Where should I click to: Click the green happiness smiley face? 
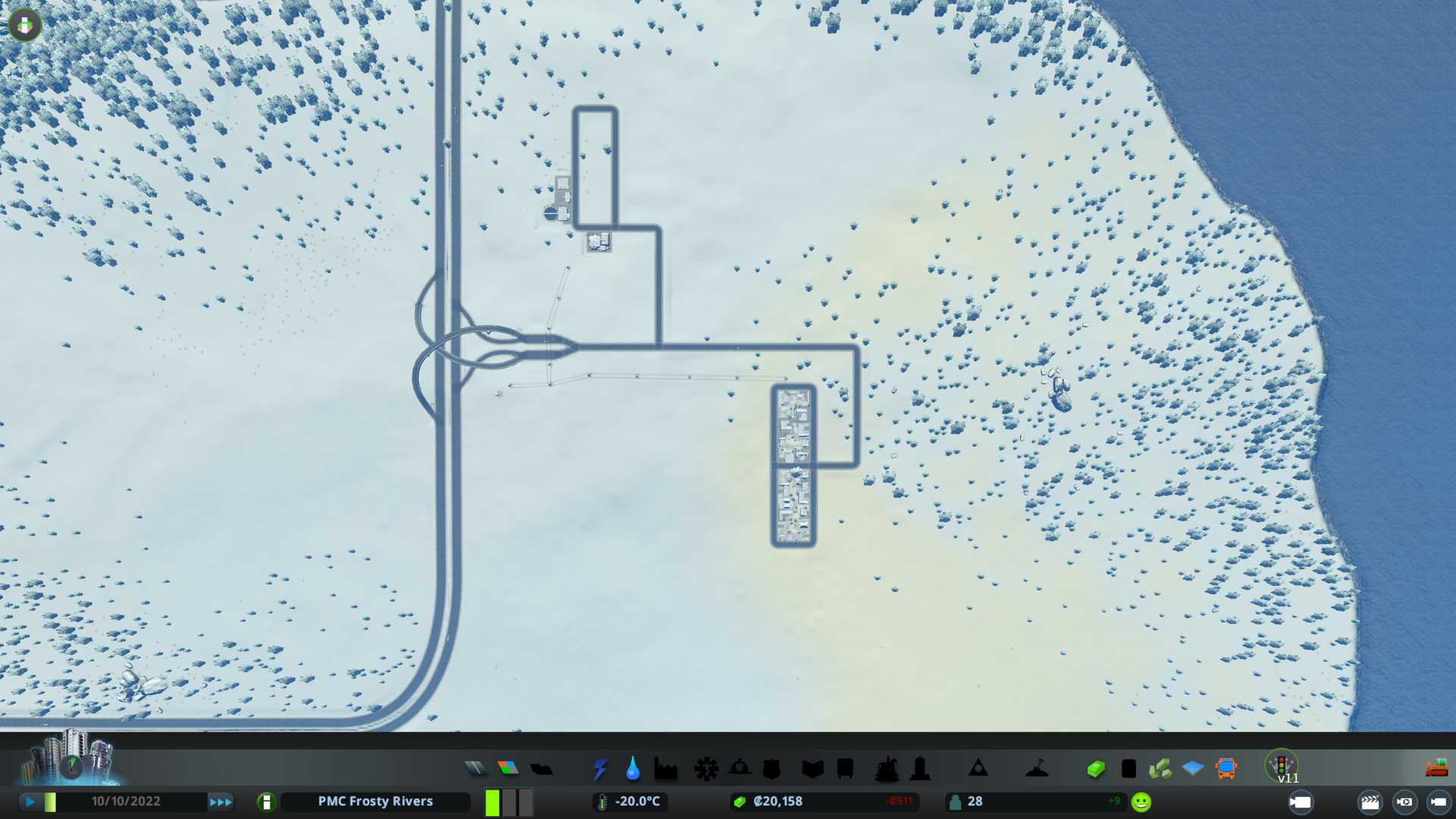[1141, 802]
